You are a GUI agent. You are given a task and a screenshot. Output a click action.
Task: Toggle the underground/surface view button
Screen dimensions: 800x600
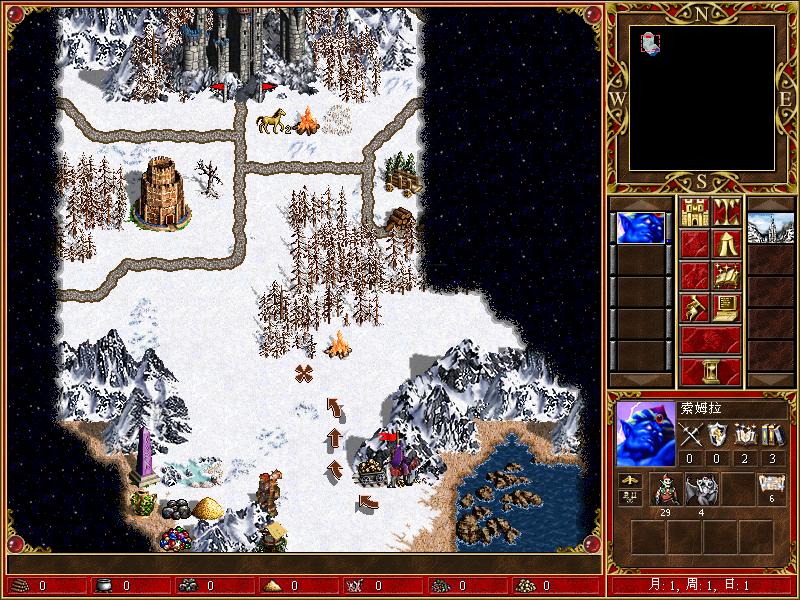(x=726, y=212)
